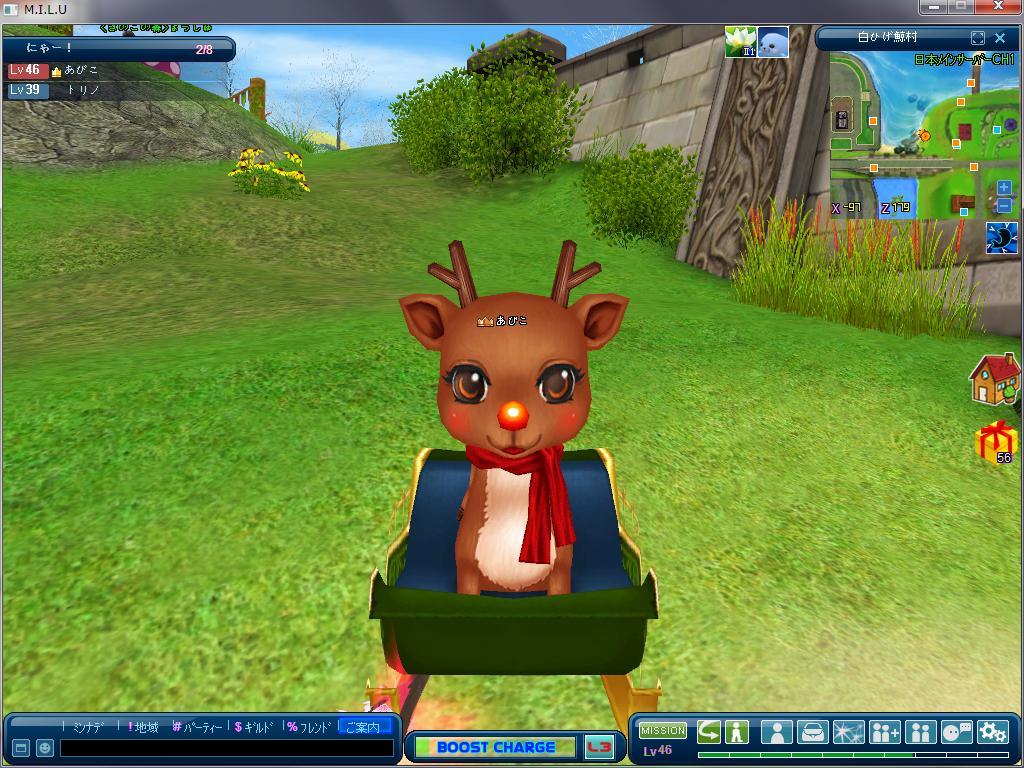
Task: Open the sparkle skills icon
Action: 848,732
